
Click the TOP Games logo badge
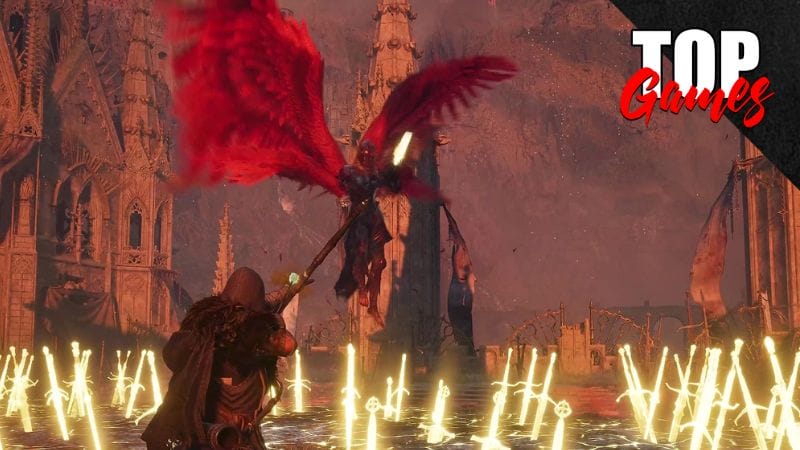(697, 73)
